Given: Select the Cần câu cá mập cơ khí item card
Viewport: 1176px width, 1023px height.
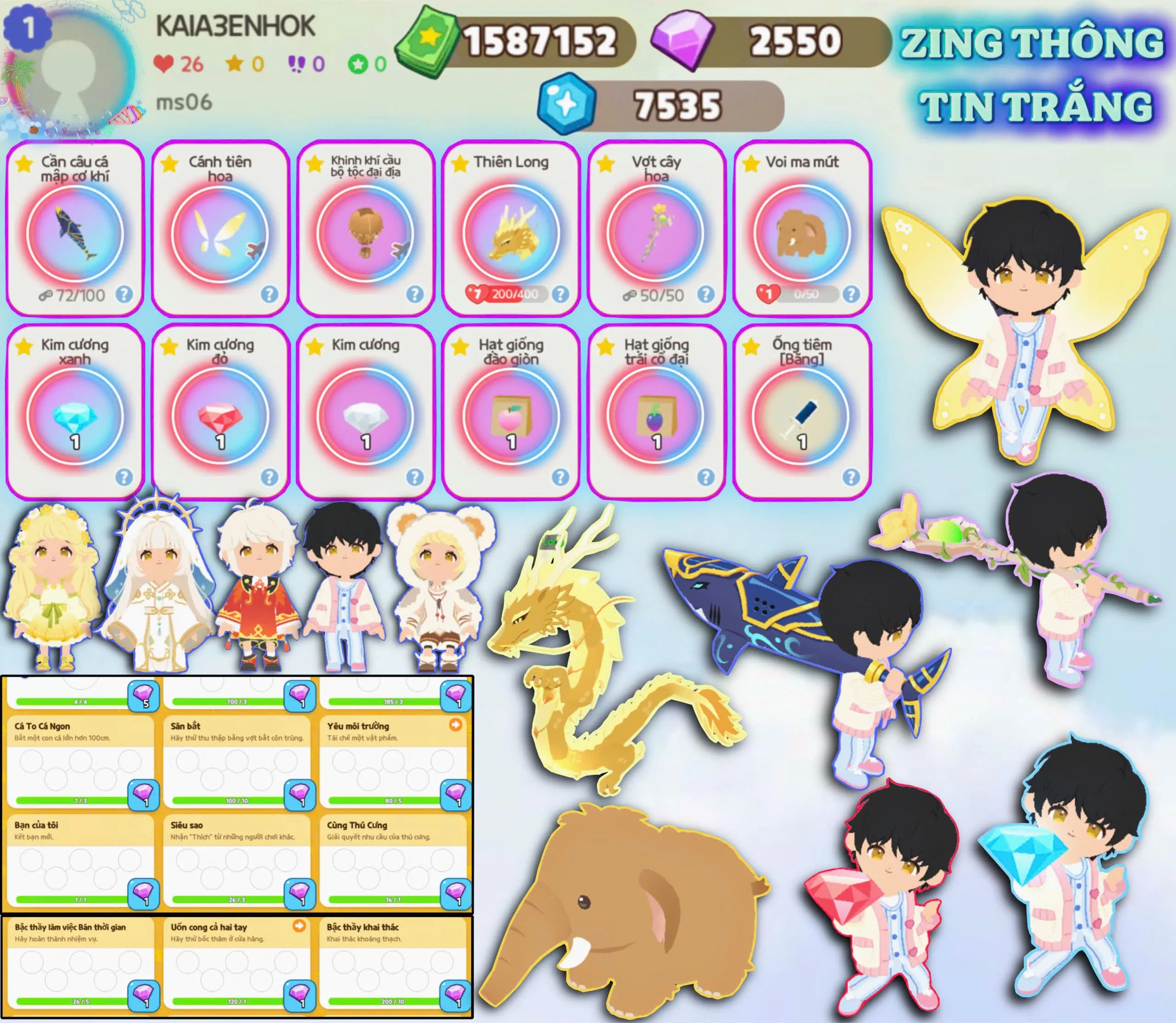Looking at the screenshot, I should (x=75, y=228).
